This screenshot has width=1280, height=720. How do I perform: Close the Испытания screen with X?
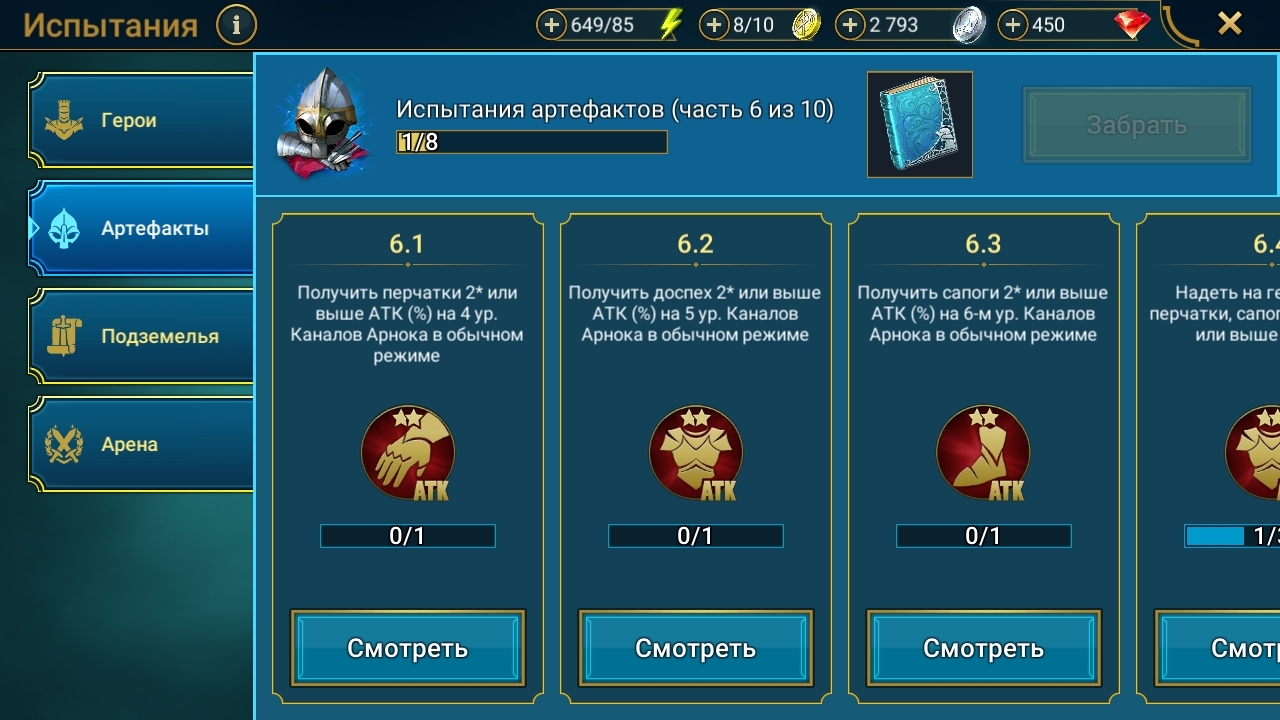(x=1230, y=23)
